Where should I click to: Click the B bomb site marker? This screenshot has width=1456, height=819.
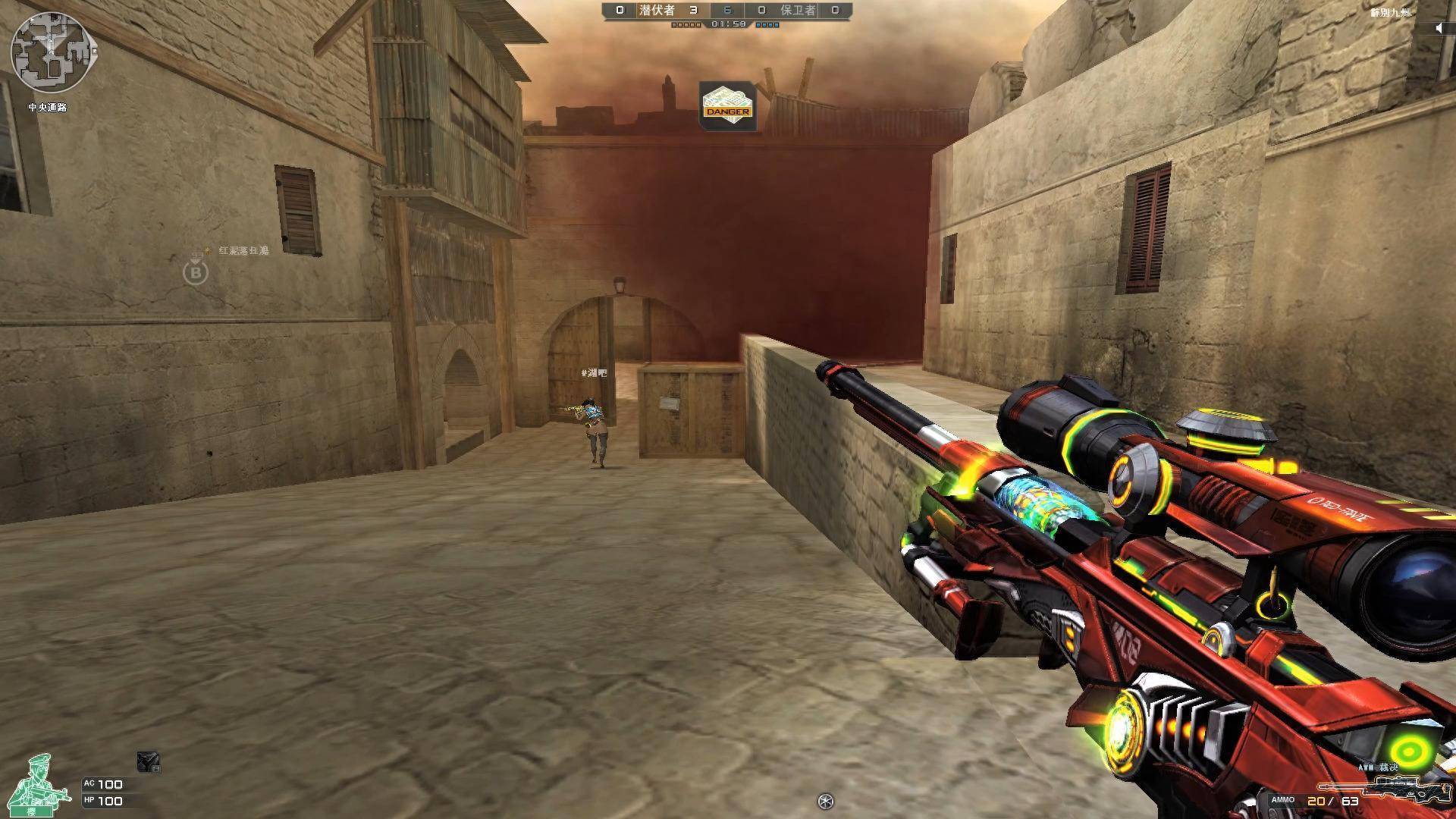tap(196, 272)
